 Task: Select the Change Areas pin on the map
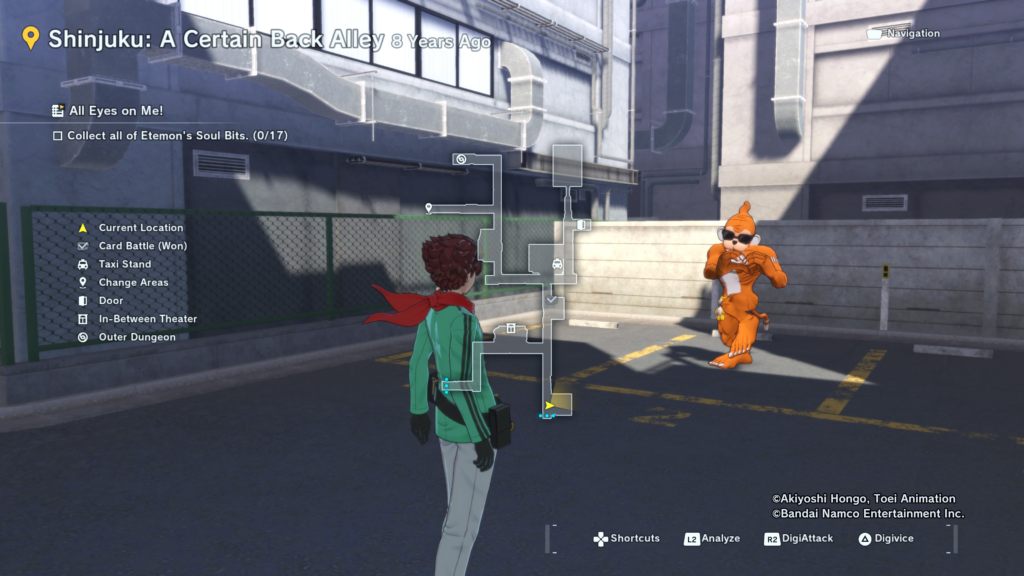pos(429,208)
